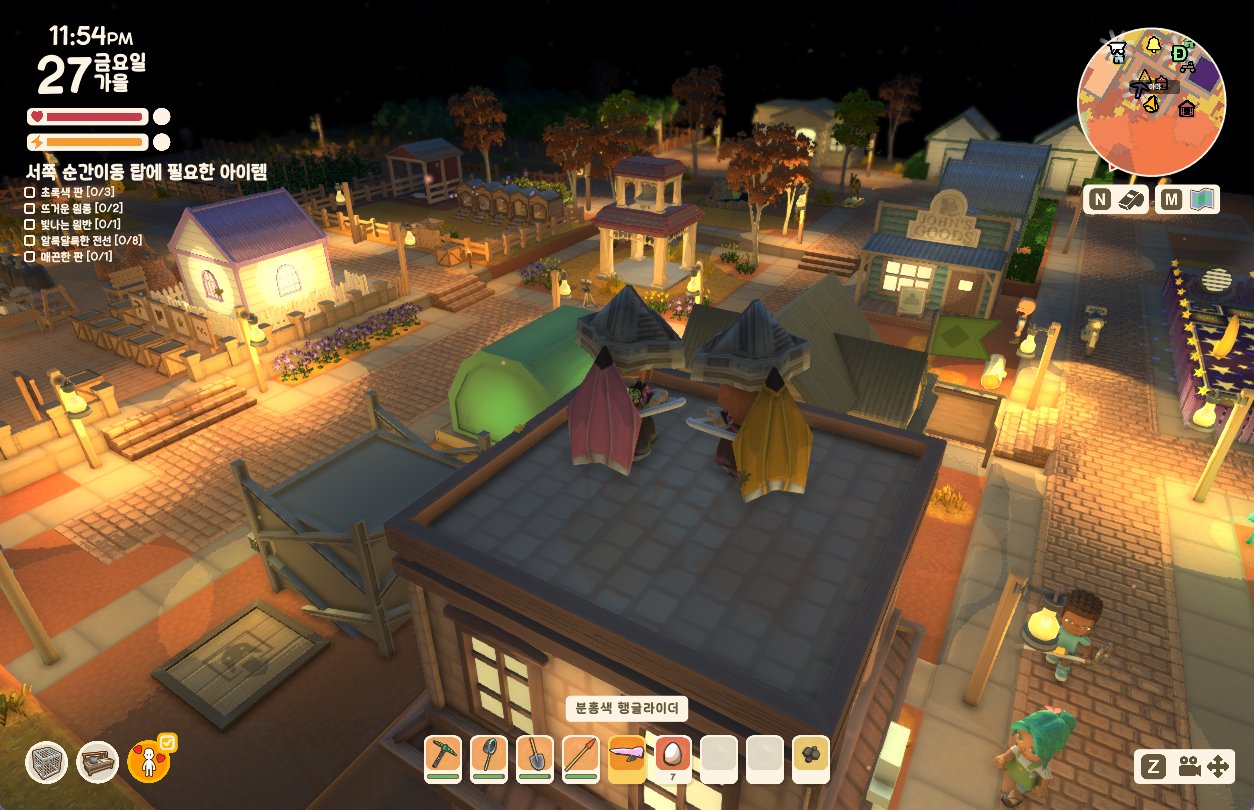Click the metal cage icon
This screenshot has height=810, width=1254.
(46, 762)
